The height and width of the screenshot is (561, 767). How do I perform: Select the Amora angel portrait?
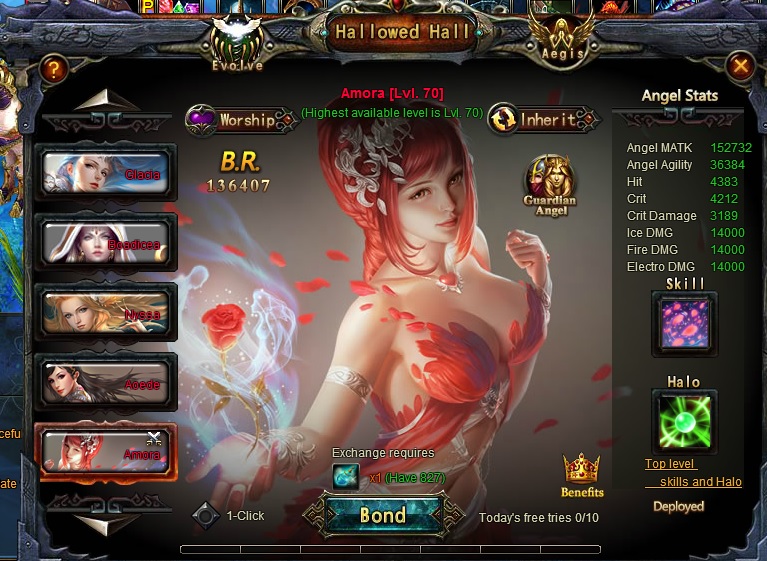[106, 451]
